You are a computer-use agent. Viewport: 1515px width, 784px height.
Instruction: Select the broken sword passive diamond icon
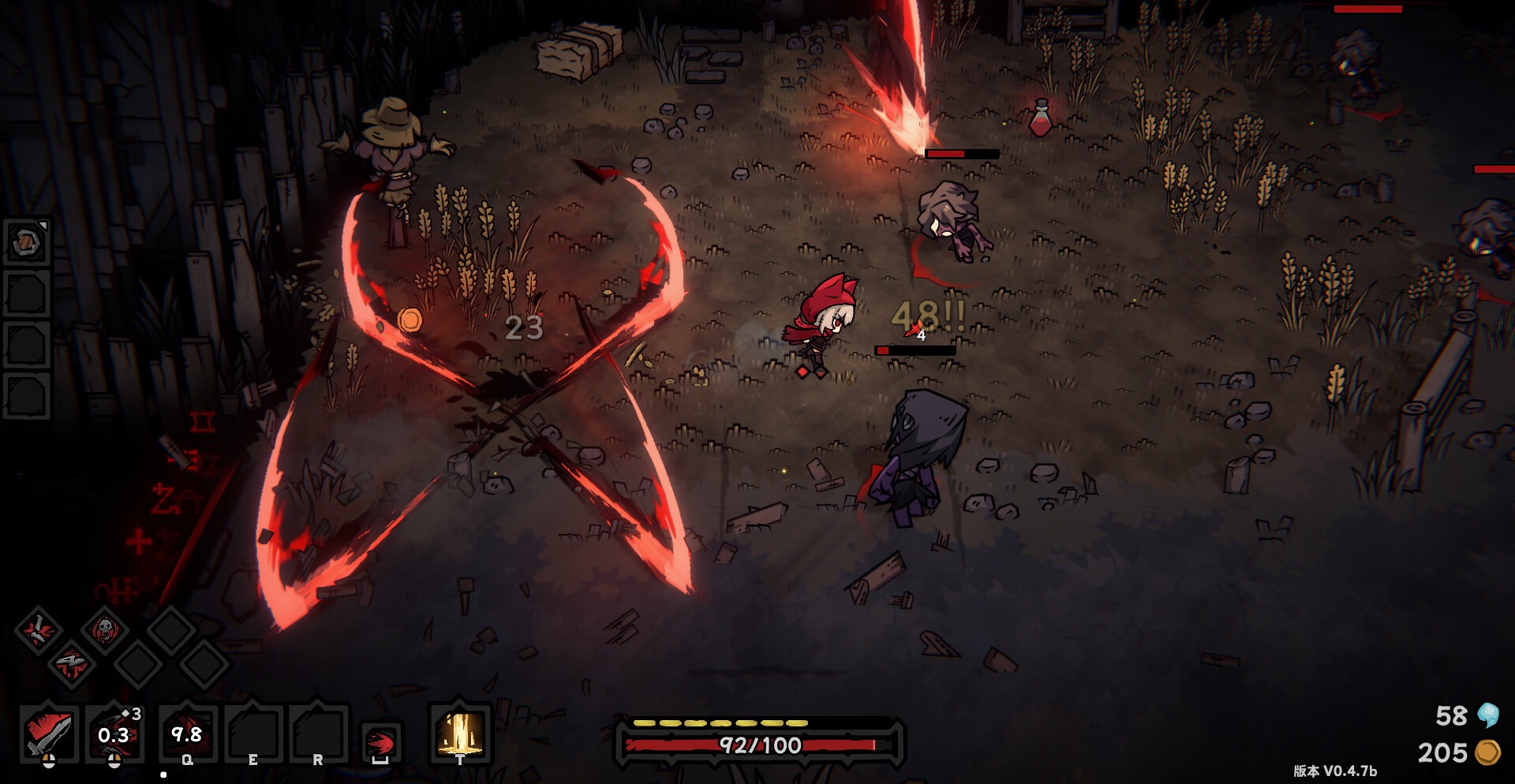[x=37, y=629]
